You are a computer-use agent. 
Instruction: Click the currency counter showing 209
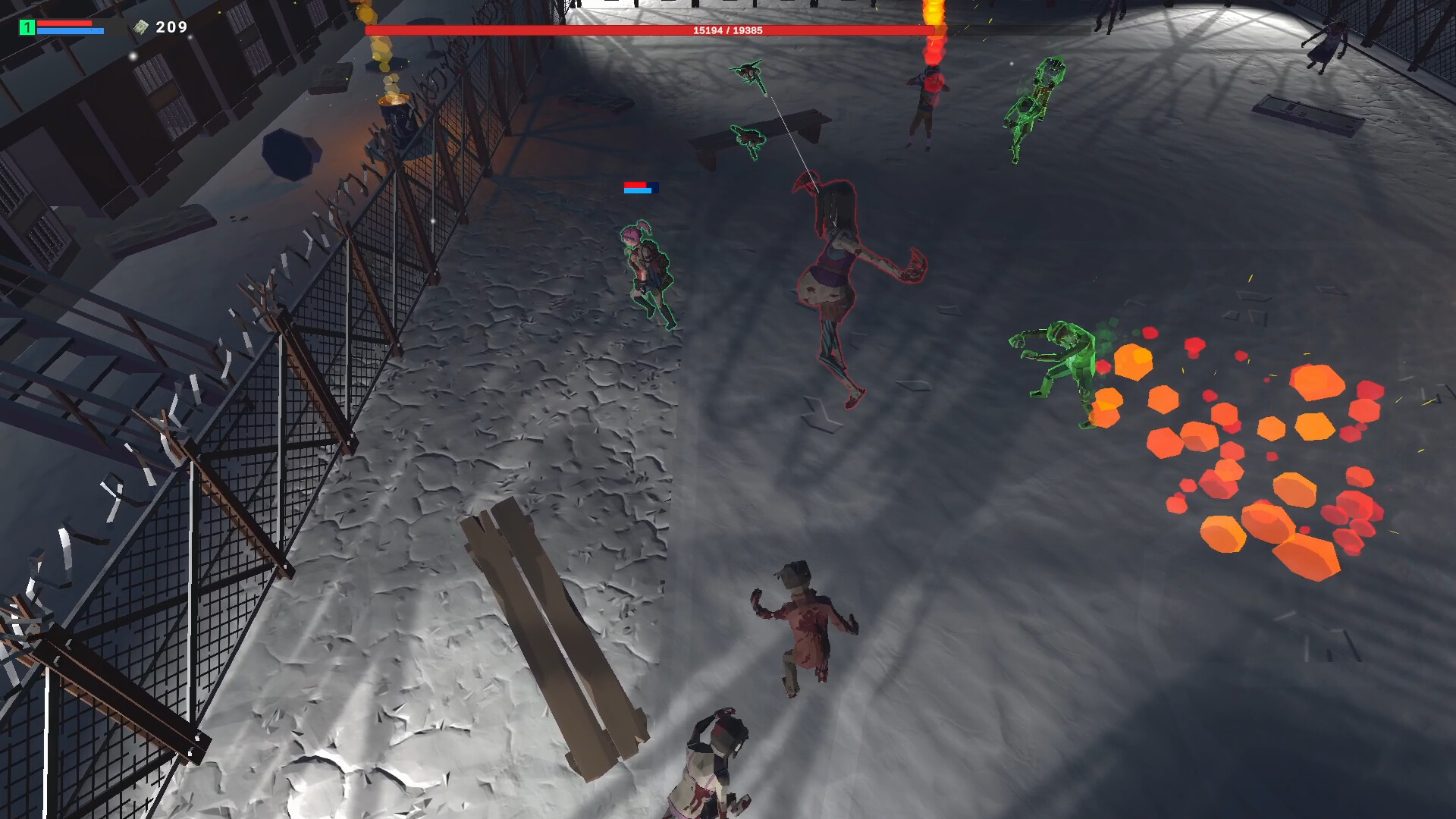[x=171, y=28]
